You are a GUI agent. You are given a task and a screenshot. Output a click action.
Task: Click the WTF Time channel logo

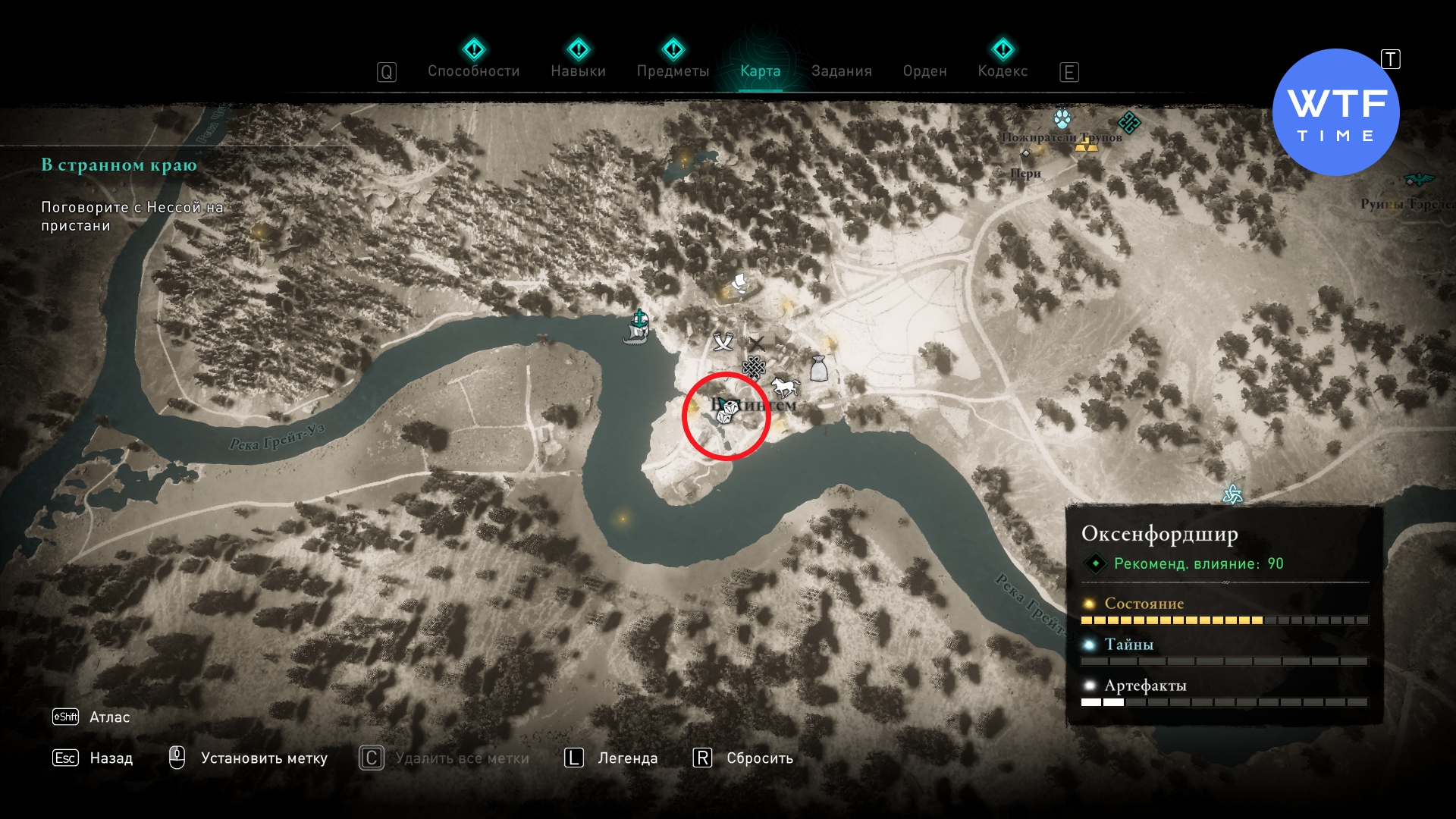click(1335, 112)
